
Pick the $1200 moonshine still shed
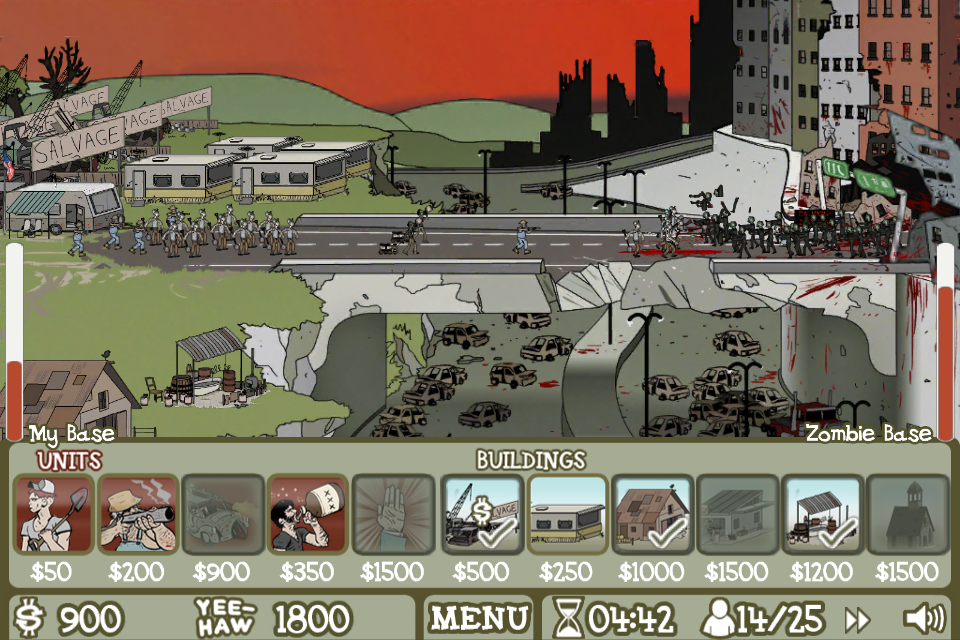click(822, 514)
